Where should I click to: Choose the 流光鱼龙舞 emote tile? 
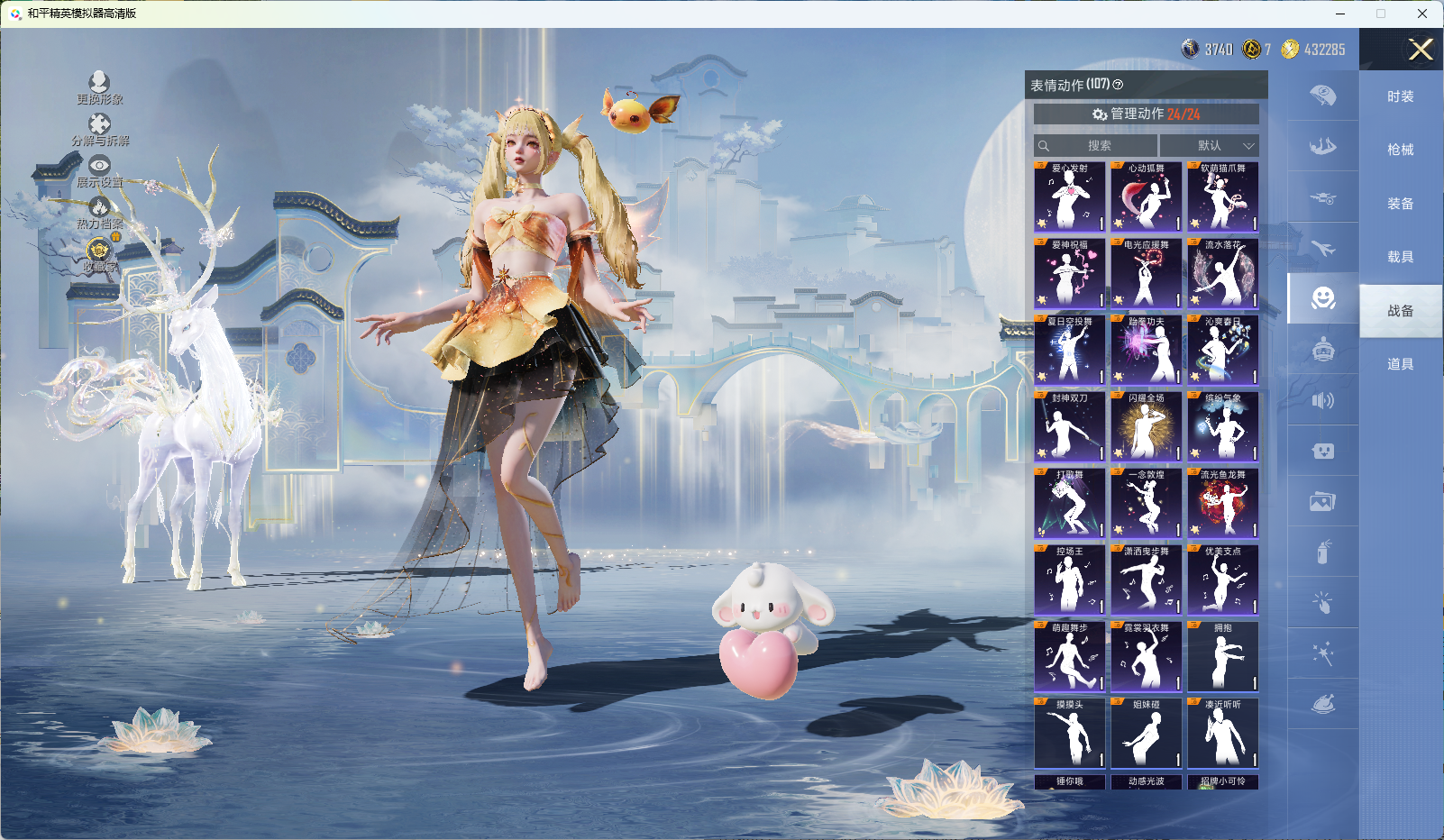pos(1223,504)
